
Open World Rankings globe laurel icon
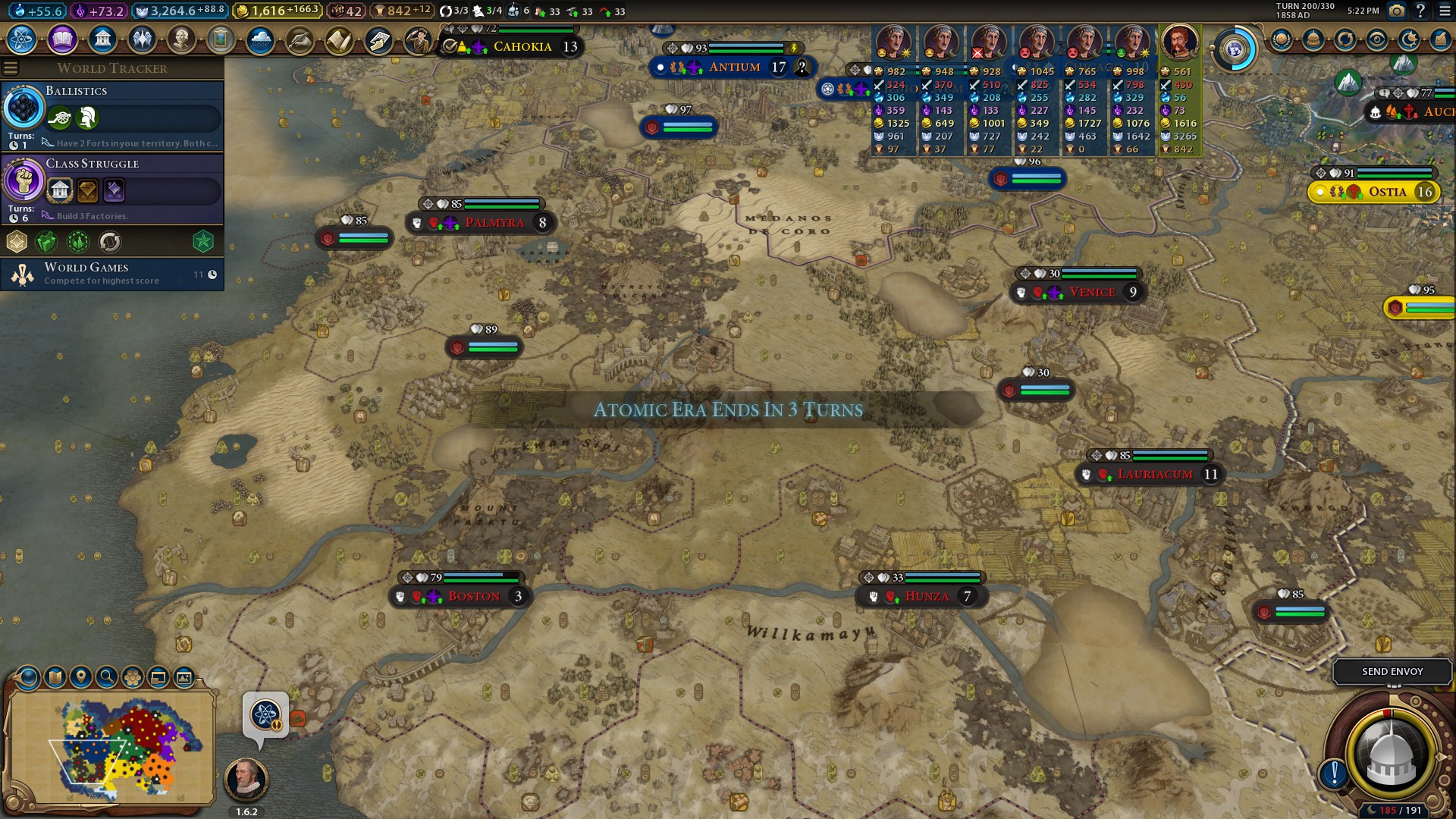click(1282, 39)
